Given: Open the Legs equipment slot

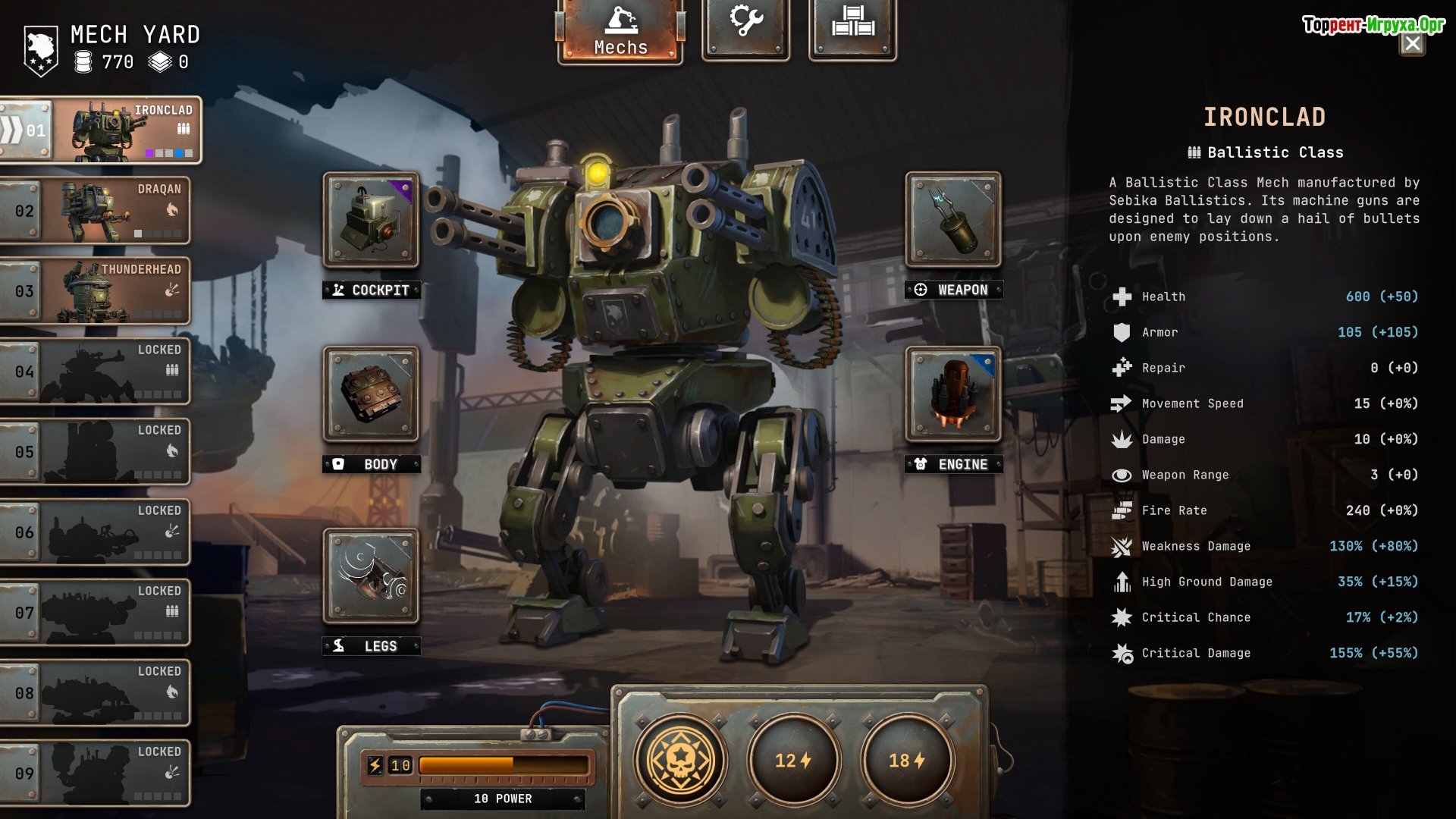Looking at the screenshot, I should [371, 576].
